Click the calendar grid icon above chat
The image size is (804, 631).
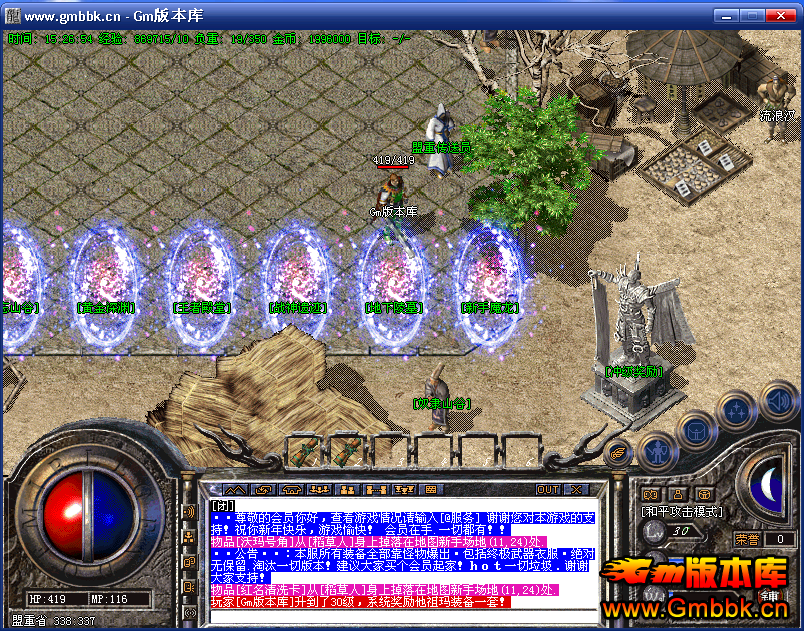(432, 490)
